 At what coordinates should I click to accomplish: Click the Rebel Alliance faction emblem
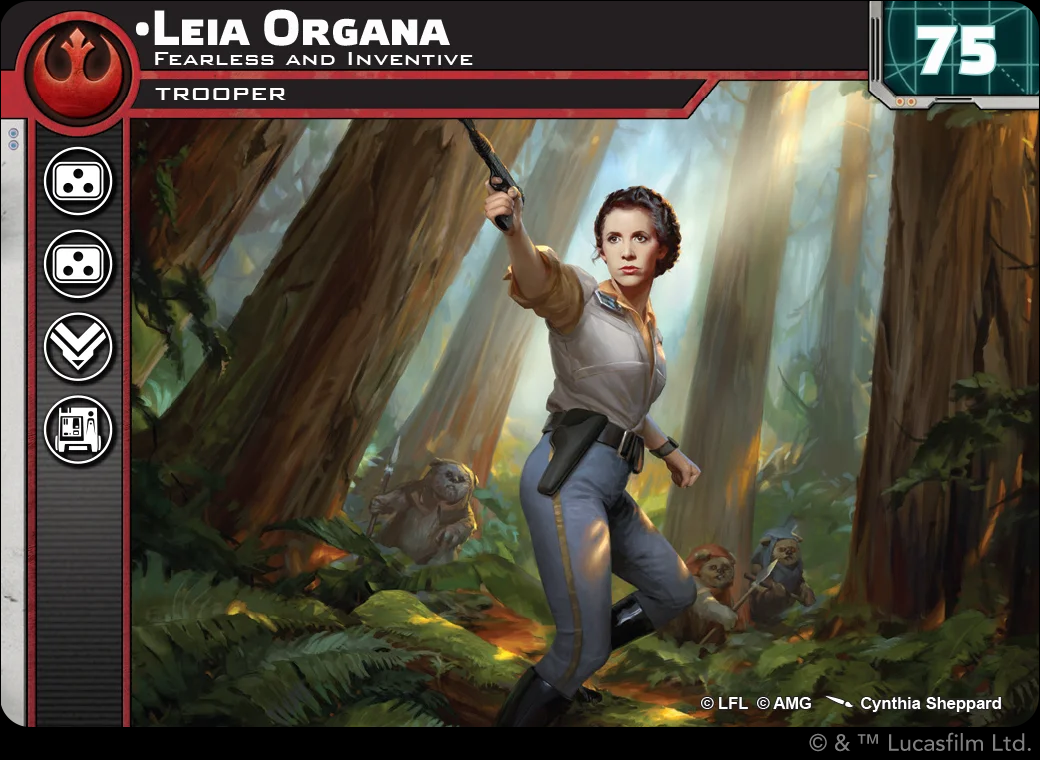(77, 67)
